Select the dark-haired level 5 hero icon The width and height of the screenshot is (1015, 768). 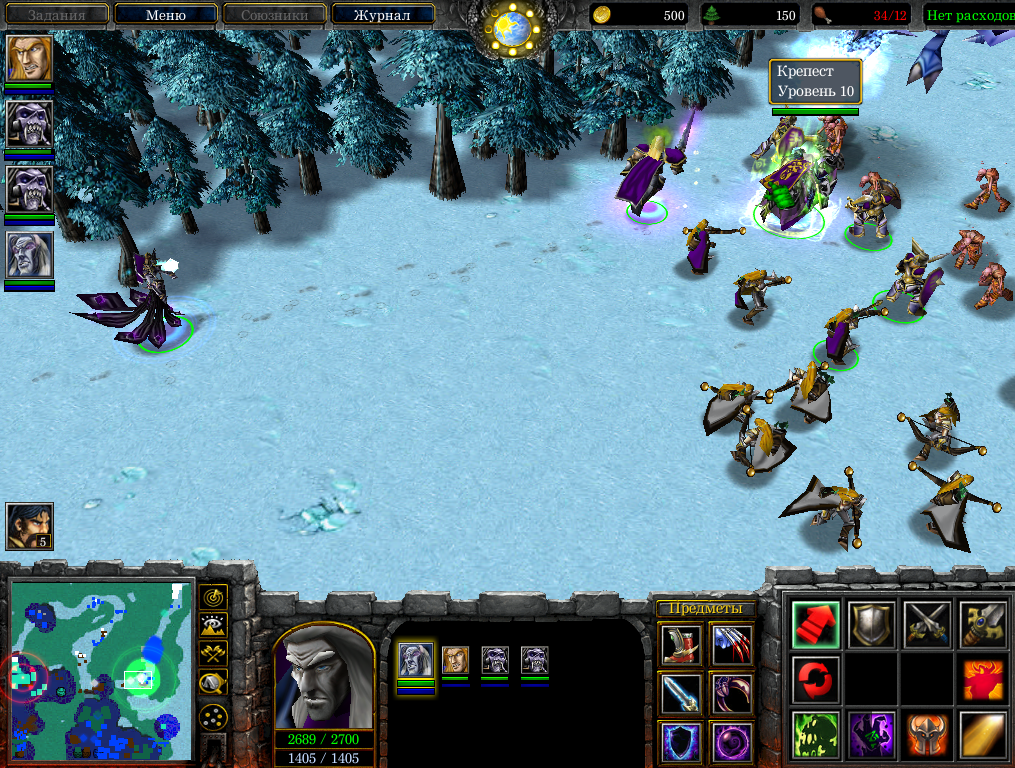tap(29, 526)
